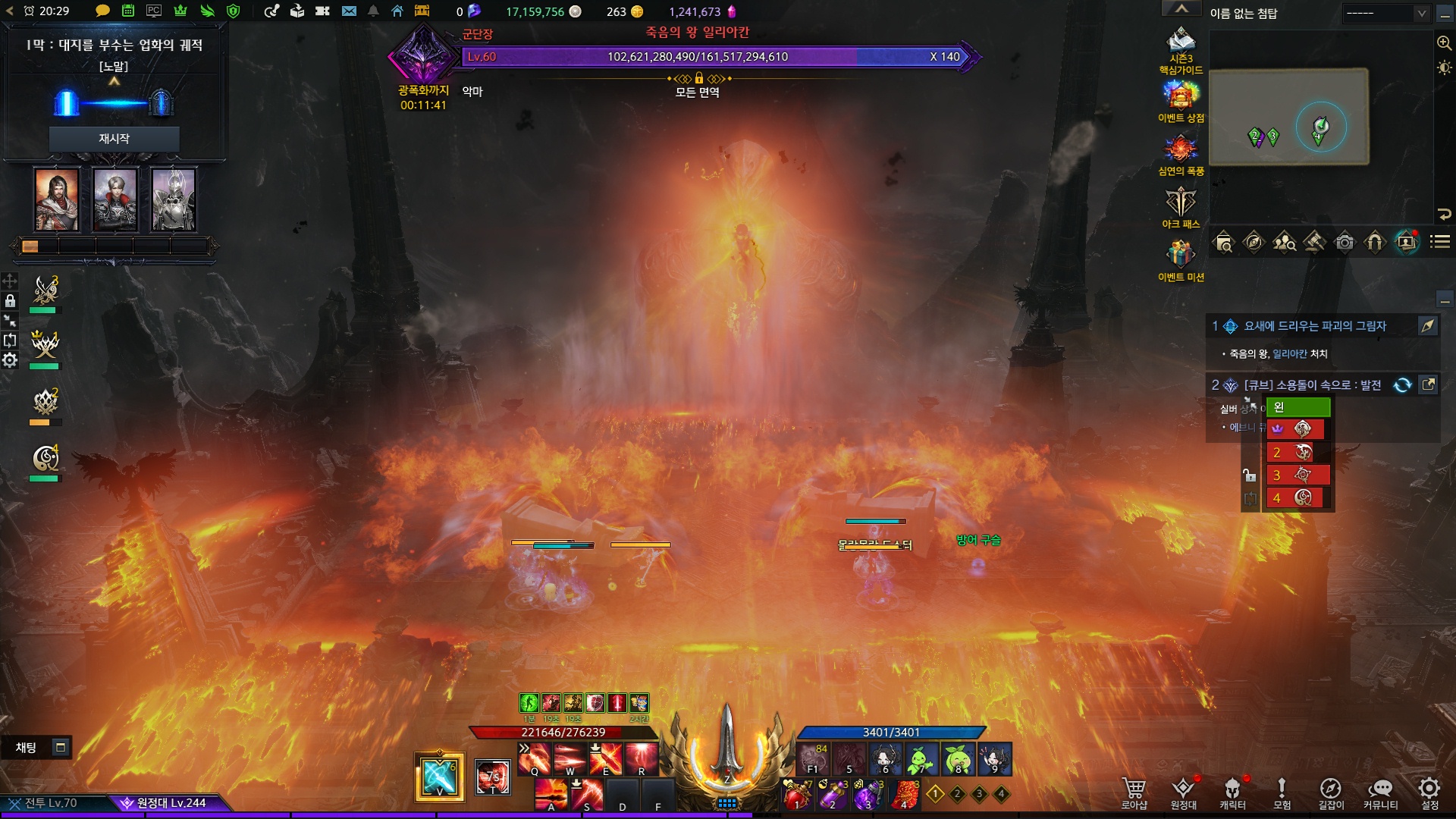Click the minimap
Image resolution: width=1456 pixels, height=819 pixels.
tap(1288, 117)
